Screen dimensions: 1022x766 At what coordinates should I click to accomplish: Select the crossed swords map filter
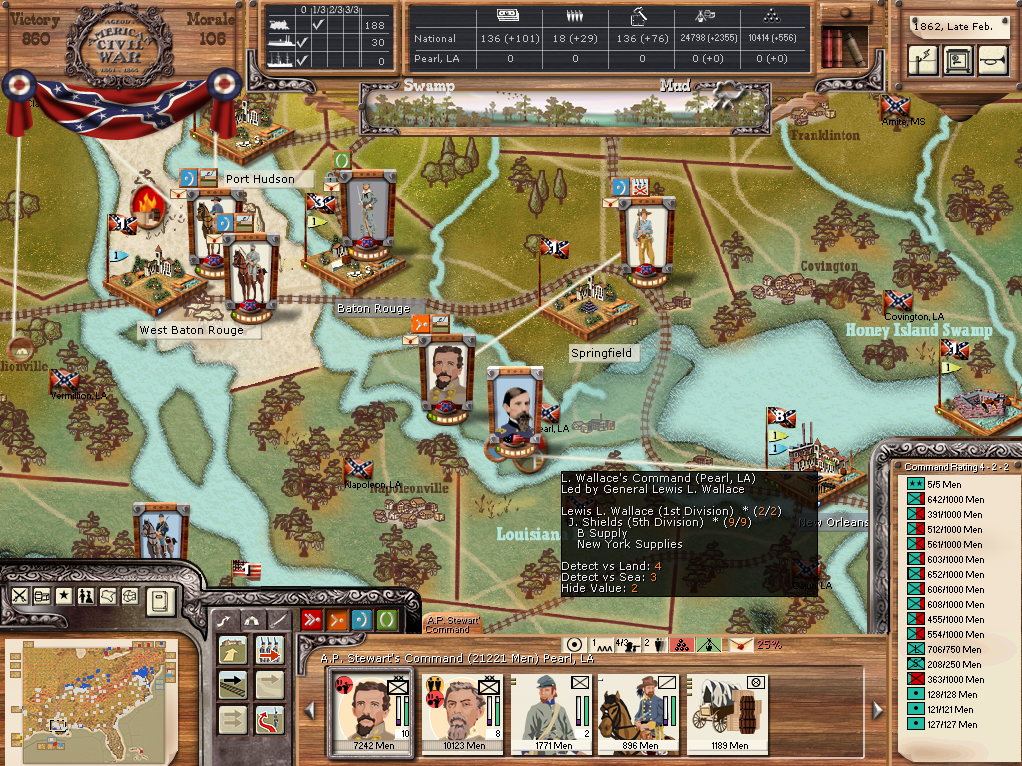pos(20,596)
